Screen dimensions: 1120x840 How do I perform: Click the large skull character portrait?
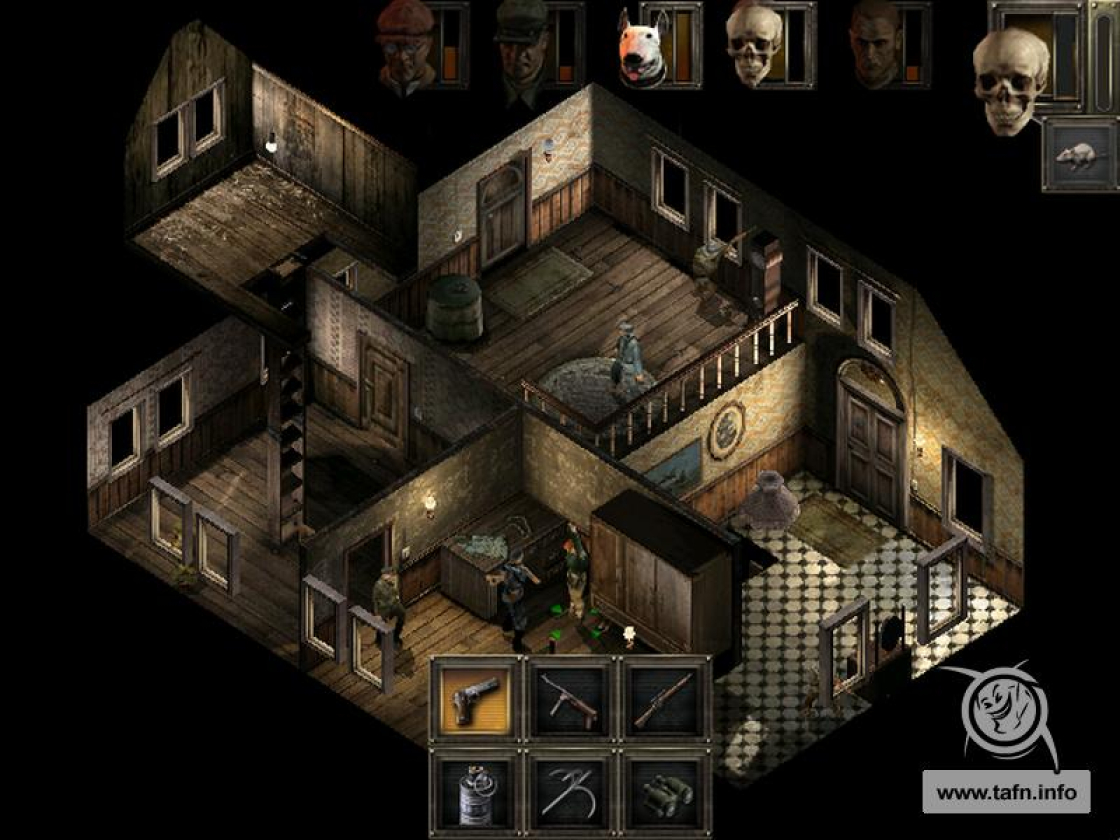pyautogui.click(x=1010, y=80)
